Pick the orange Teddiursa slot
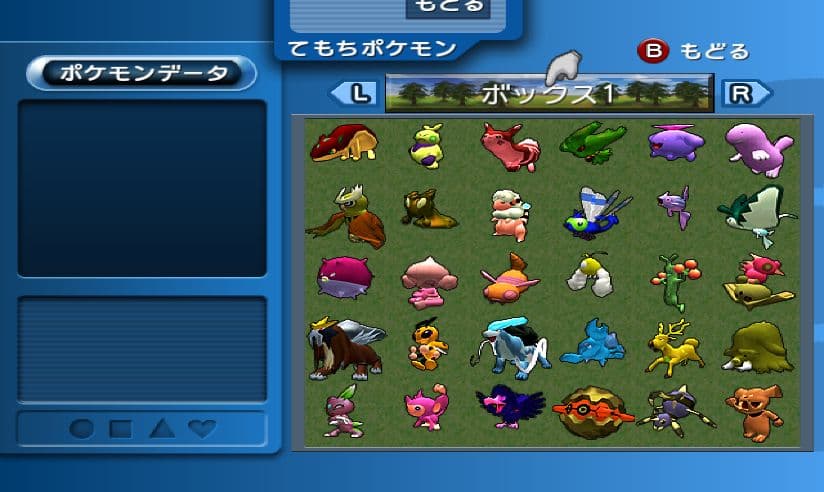Screen dimensions: 824x492 click(x=757, y=410)
